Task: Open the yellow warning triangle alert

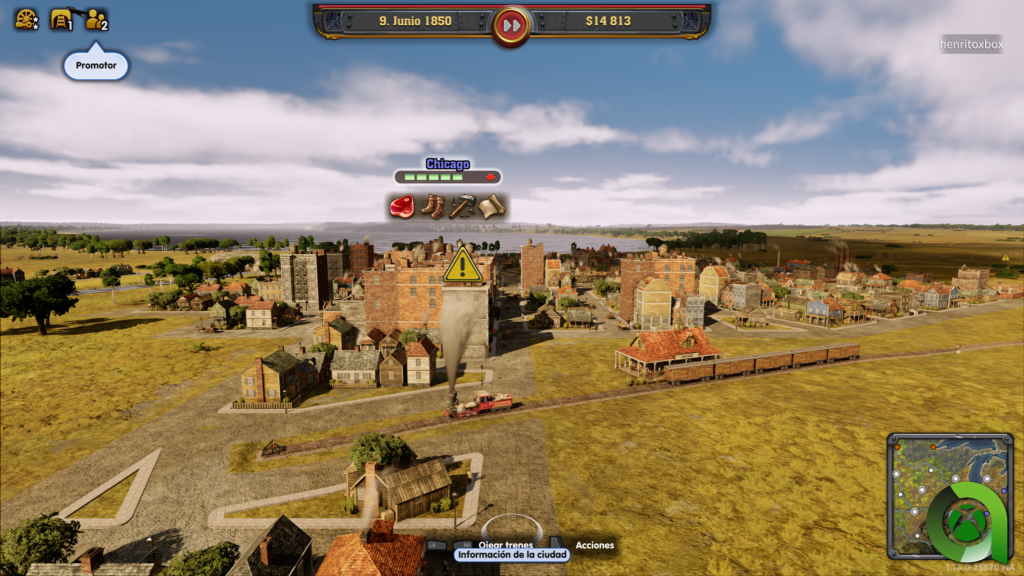Action: pyautogui.click(x=462, y=266)
